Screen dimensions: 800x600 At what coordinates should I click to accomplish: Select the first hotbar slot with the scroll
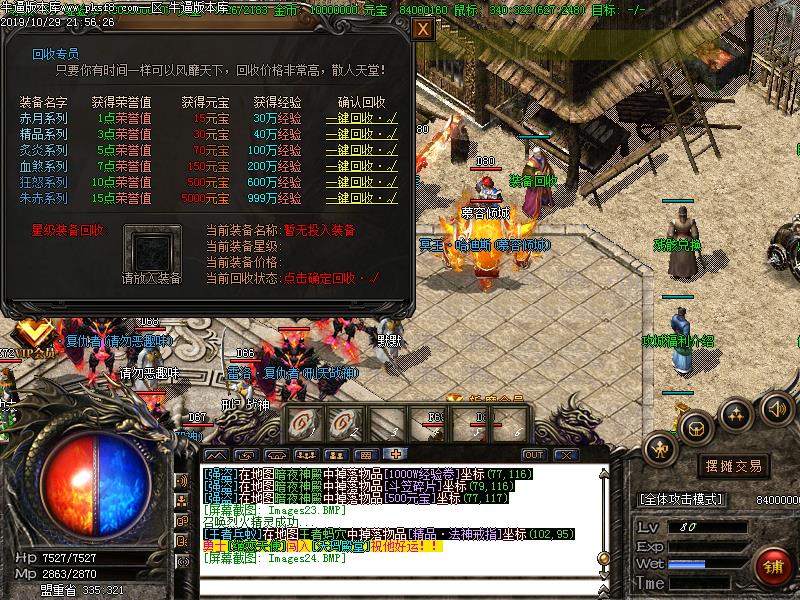tap(303, 423)
